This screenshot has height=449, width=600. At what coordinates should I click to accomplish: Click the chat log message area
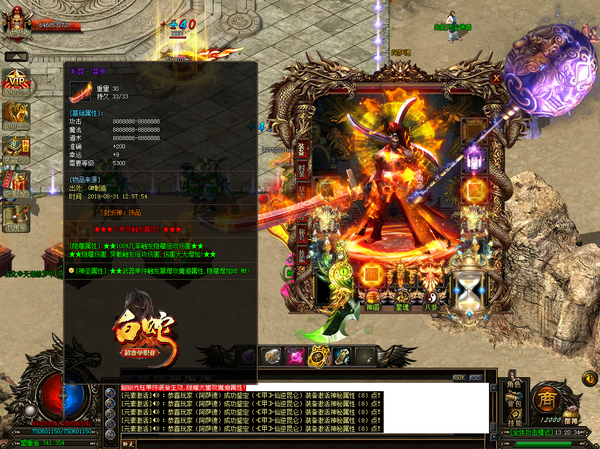click(300, 408)
